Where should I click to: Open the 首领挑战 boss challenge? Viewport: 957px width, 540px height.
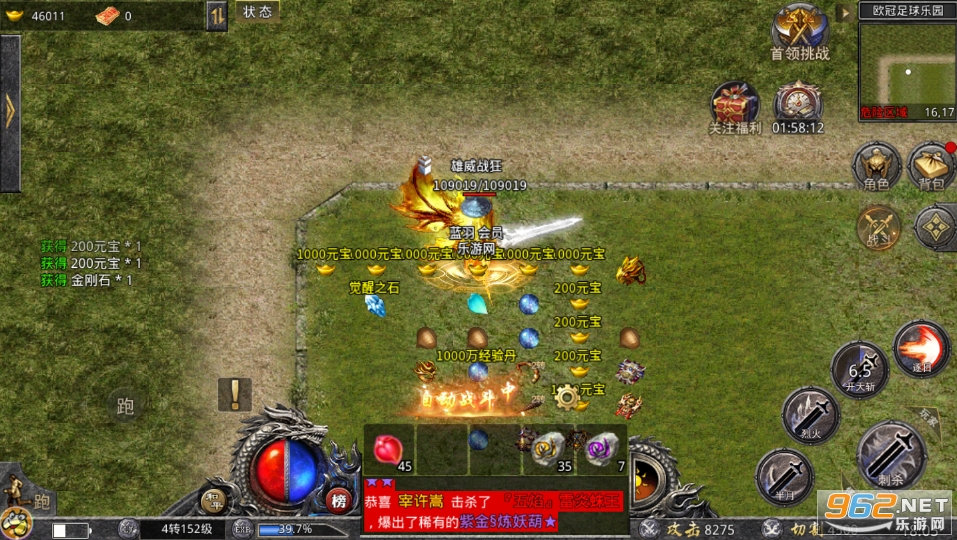point(799,32)
